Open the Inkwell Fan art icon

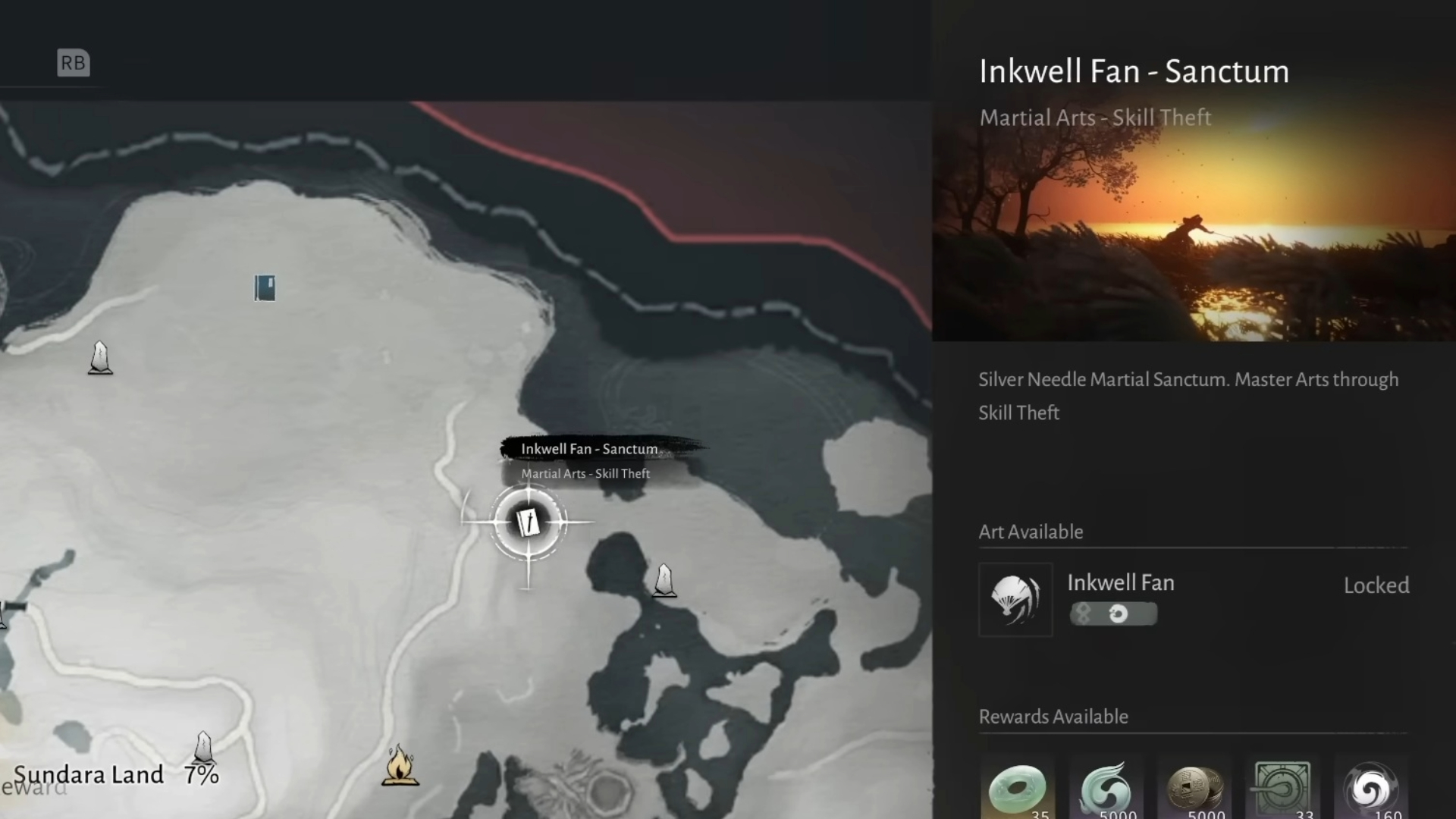pyautogui.click(x=1015, y=599)
